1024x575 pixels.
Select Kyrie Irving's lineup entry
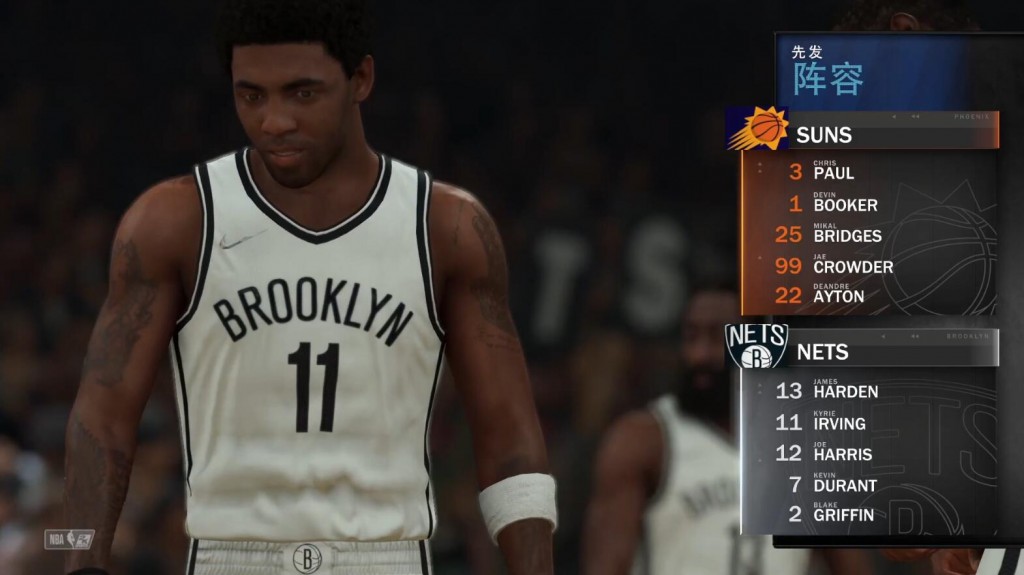click(839, 422)
